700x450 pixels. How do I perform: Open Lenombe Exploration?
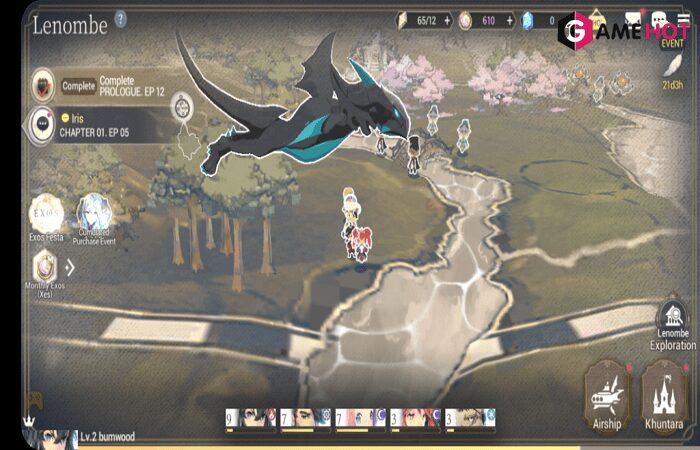672,327
